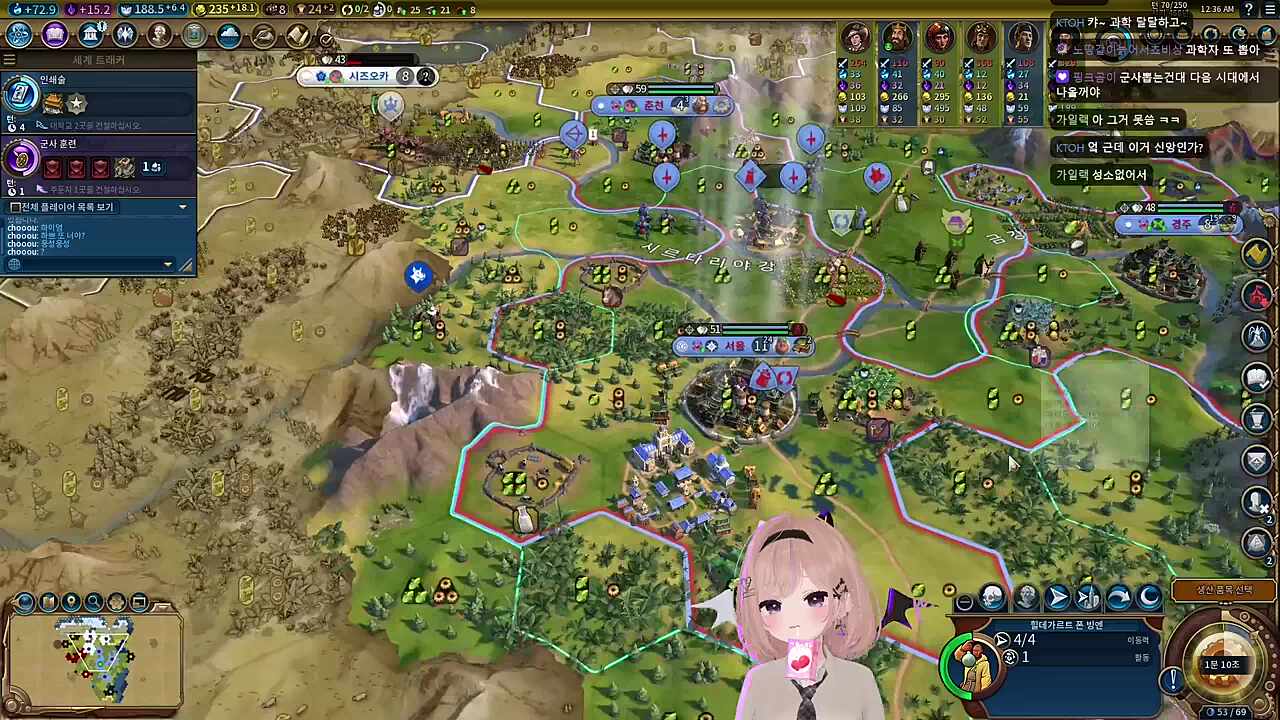Viewport: 1280px width, 720px height.
Task: Open the world climate cloud icon
Action: (x=229, y=35)
